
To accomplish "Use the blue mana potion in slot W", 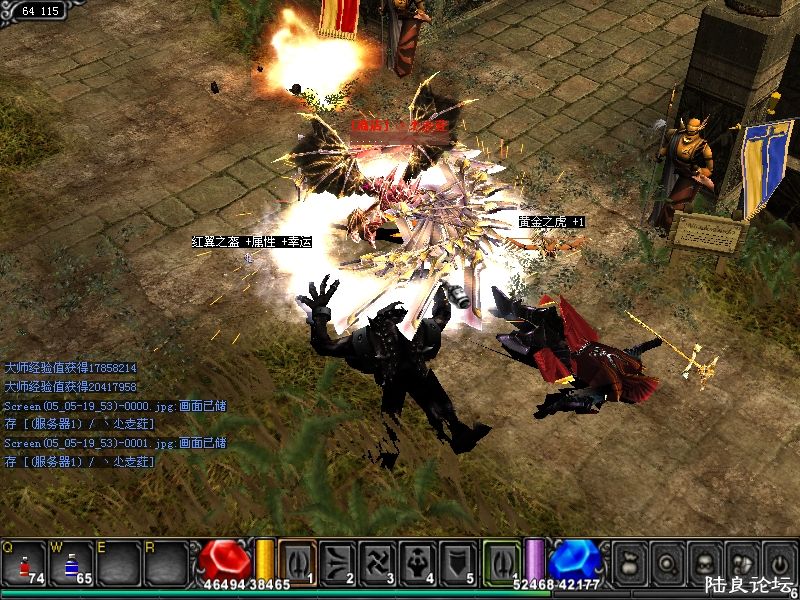I will 72,564.
